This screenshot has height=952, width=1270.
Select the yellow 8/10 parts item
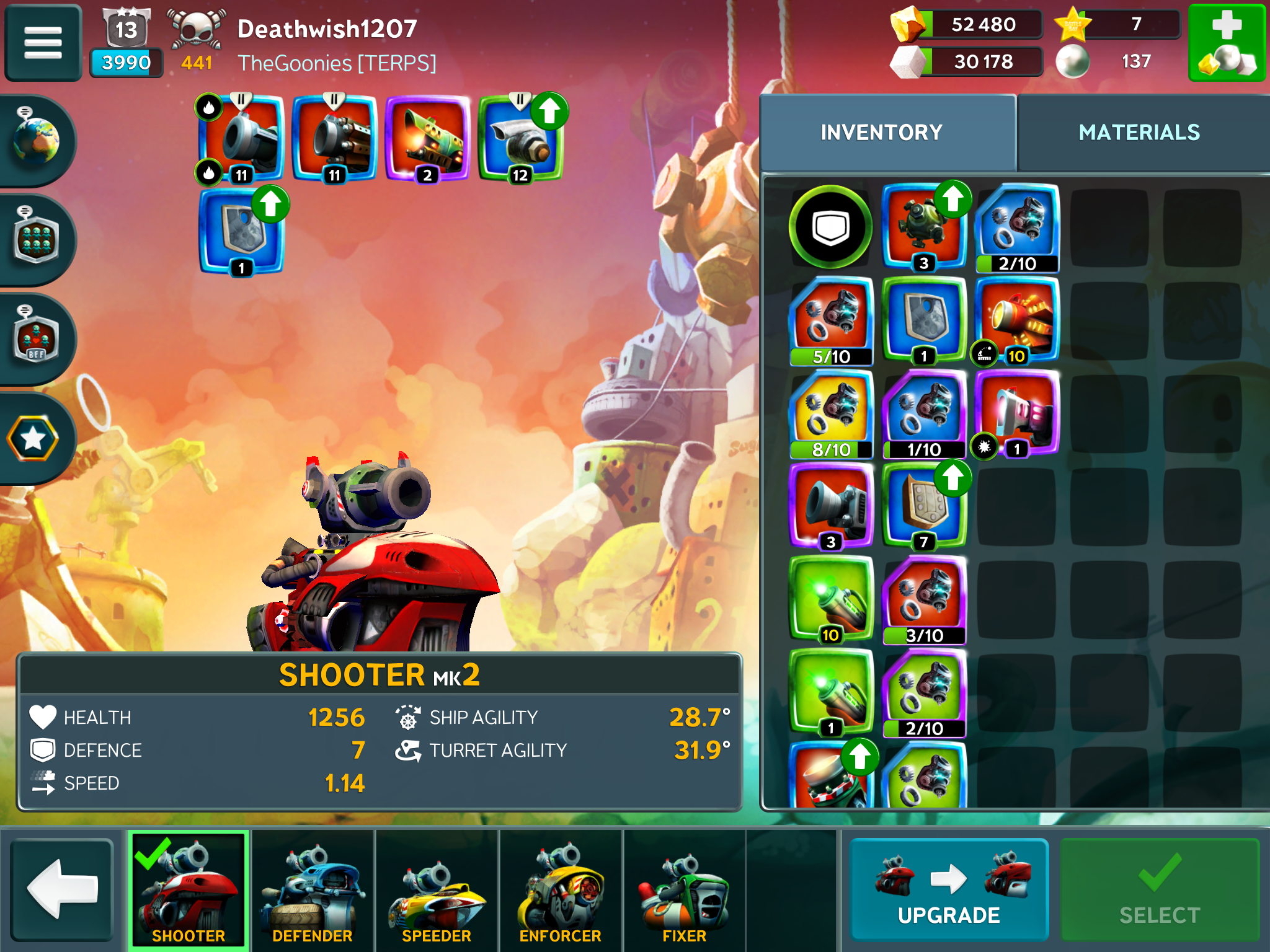pos(831,413)
